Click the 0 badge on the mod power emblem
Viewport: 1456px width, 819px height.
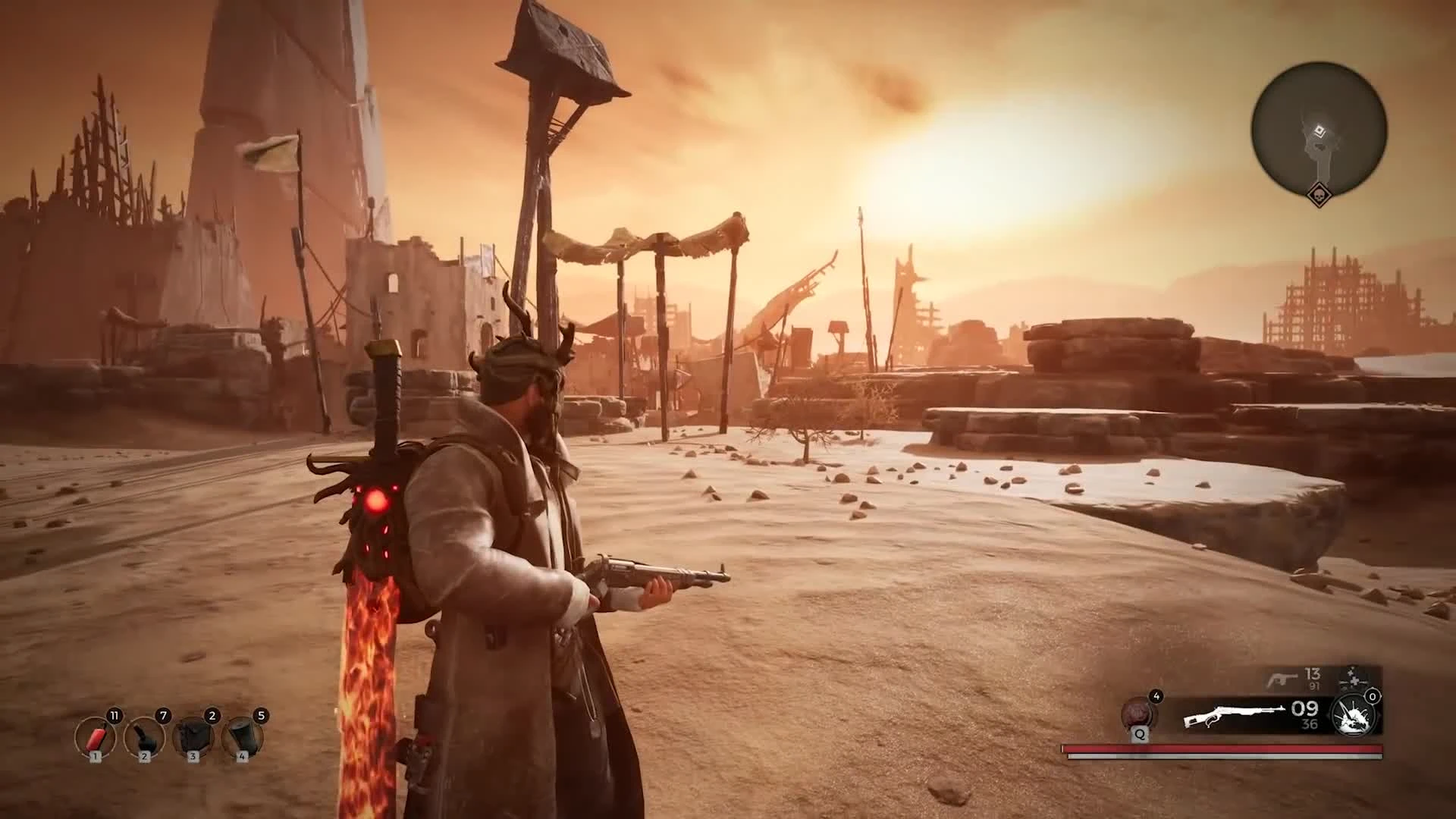pyautogui.click(x=1372, y=696)
